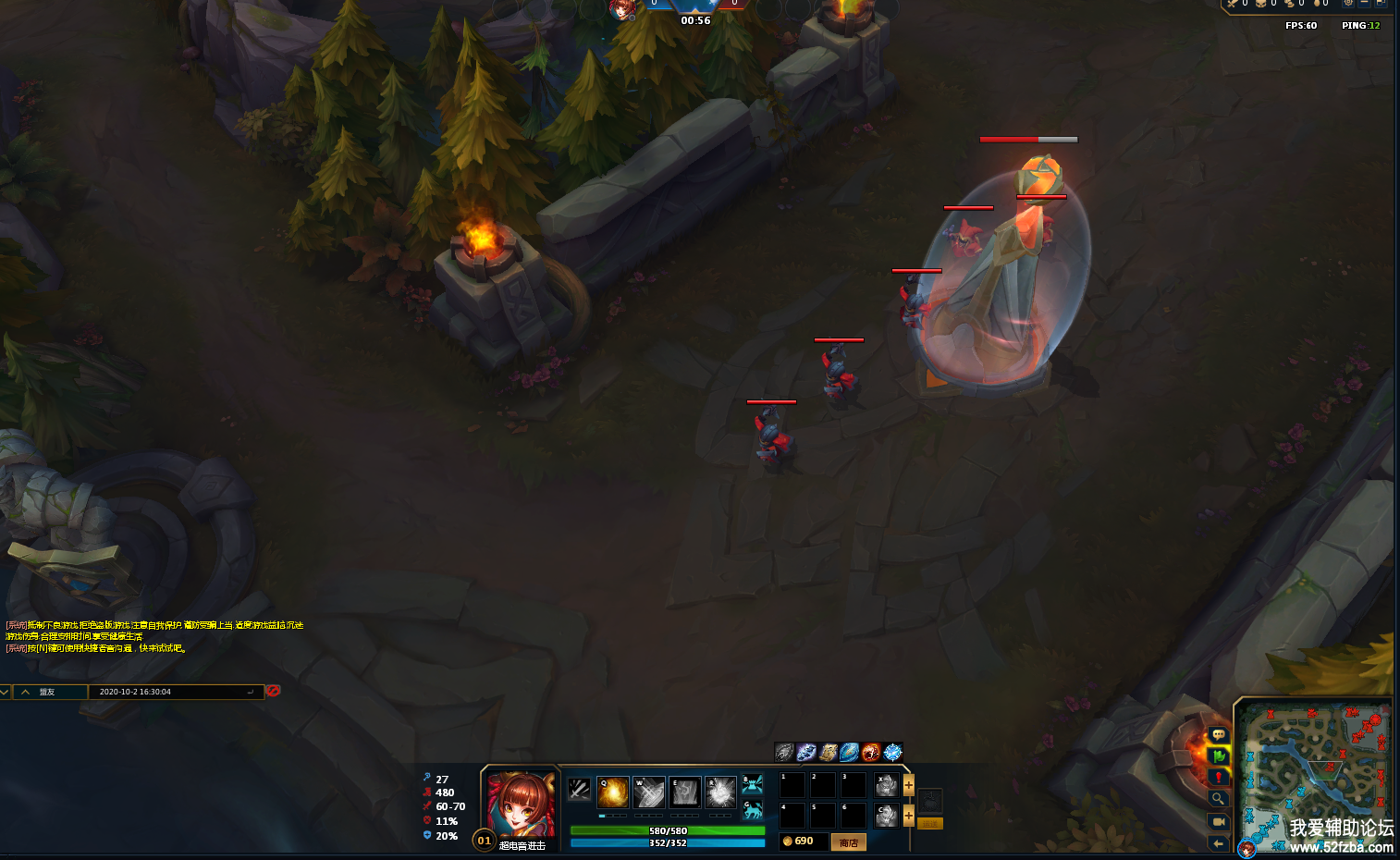1400x860 pixels.
Task: Collapse chat with the down arrow button
Action: pos(6,692)
